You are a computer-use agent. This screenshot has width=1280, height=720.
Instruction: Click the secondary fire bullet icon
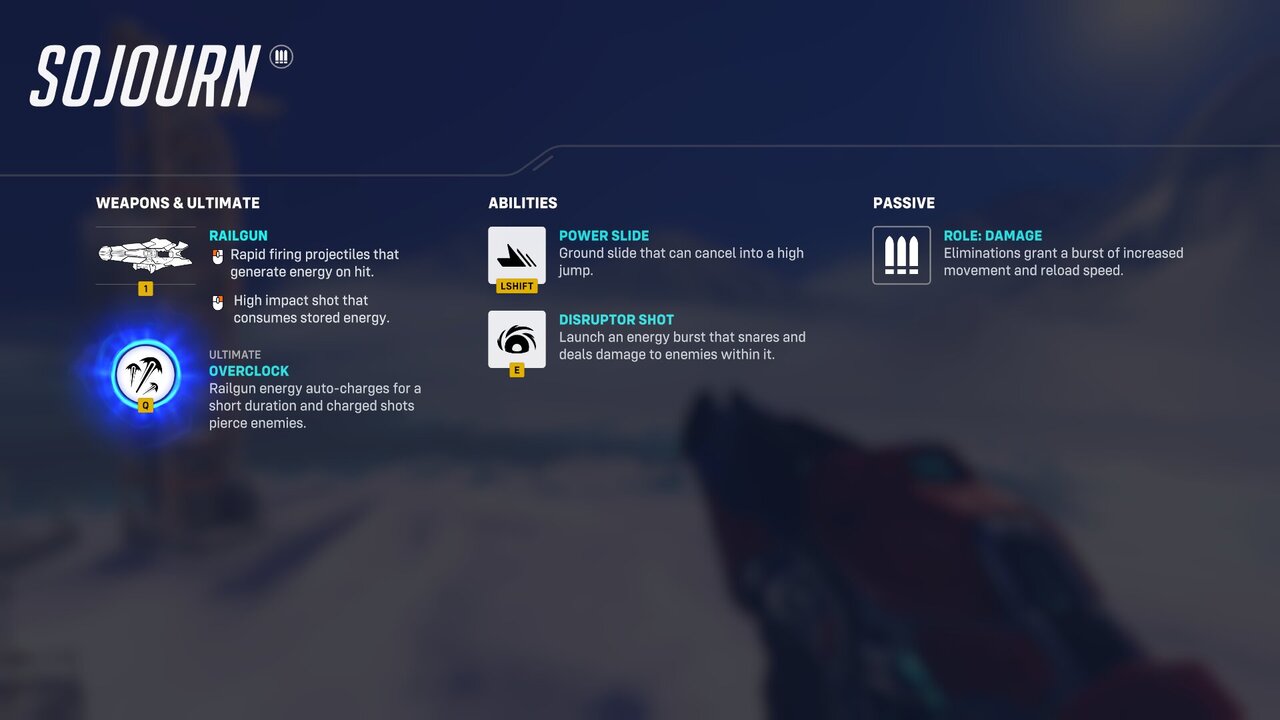pos(218,302)
